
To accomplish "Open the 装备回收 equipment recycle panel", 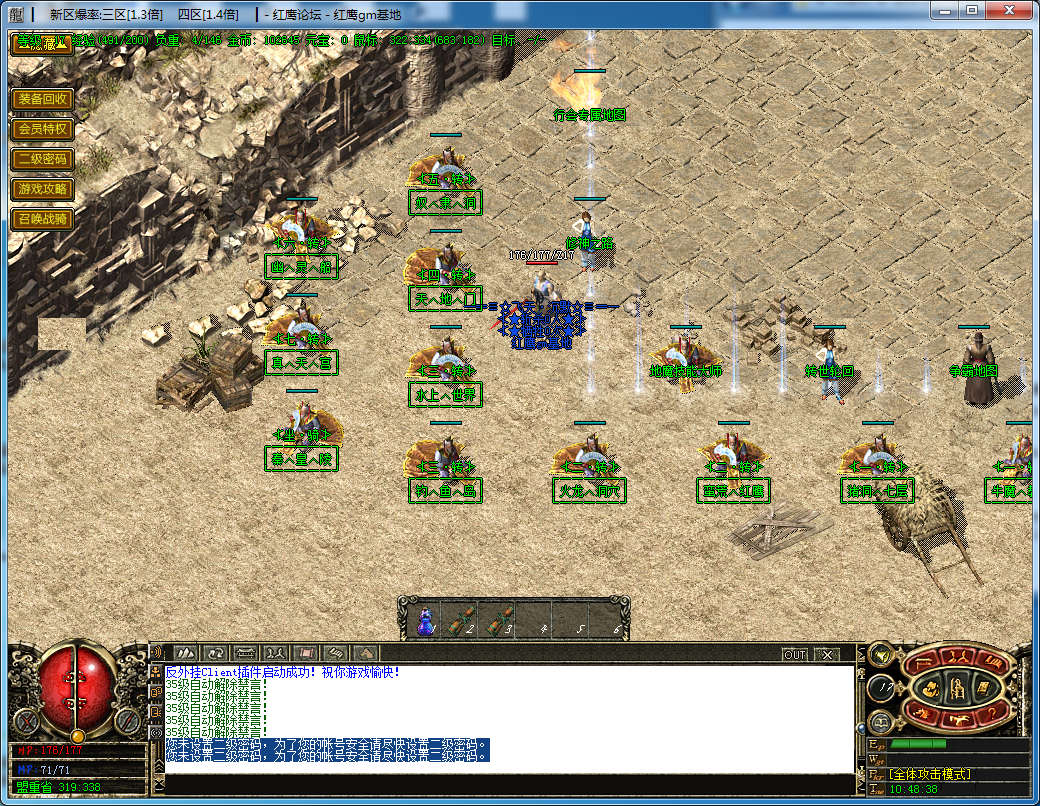I will click(43, 99).
